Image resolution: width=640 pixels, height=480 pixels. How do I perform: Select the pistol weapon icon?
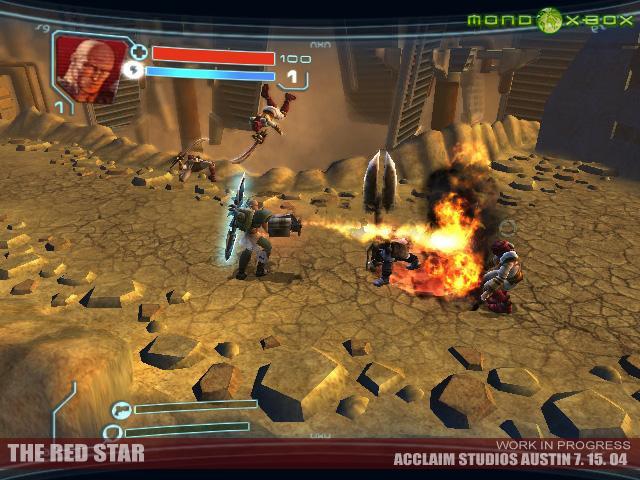[122, 408]
